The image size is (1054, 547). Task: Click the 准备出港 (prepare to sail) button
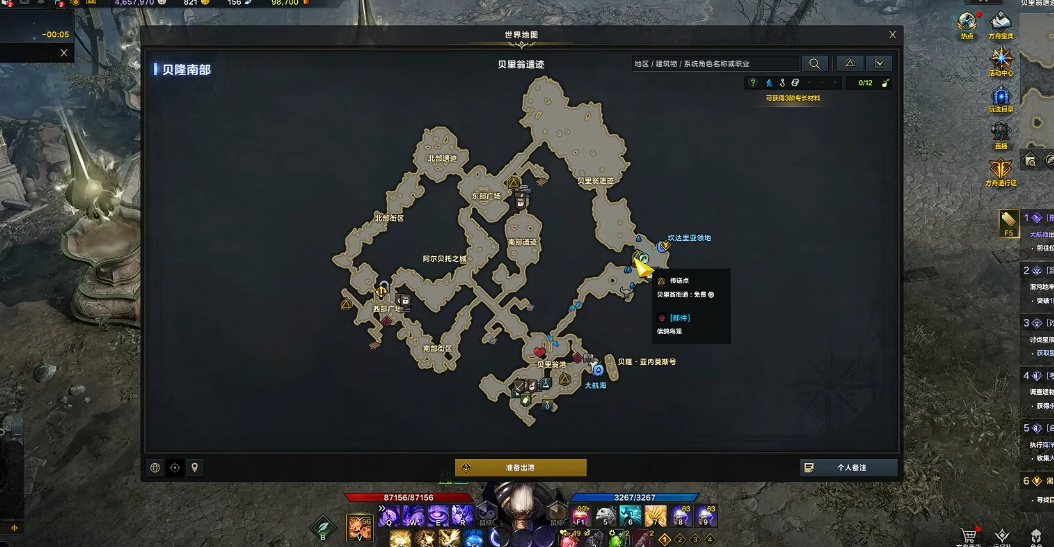[520, 467]
